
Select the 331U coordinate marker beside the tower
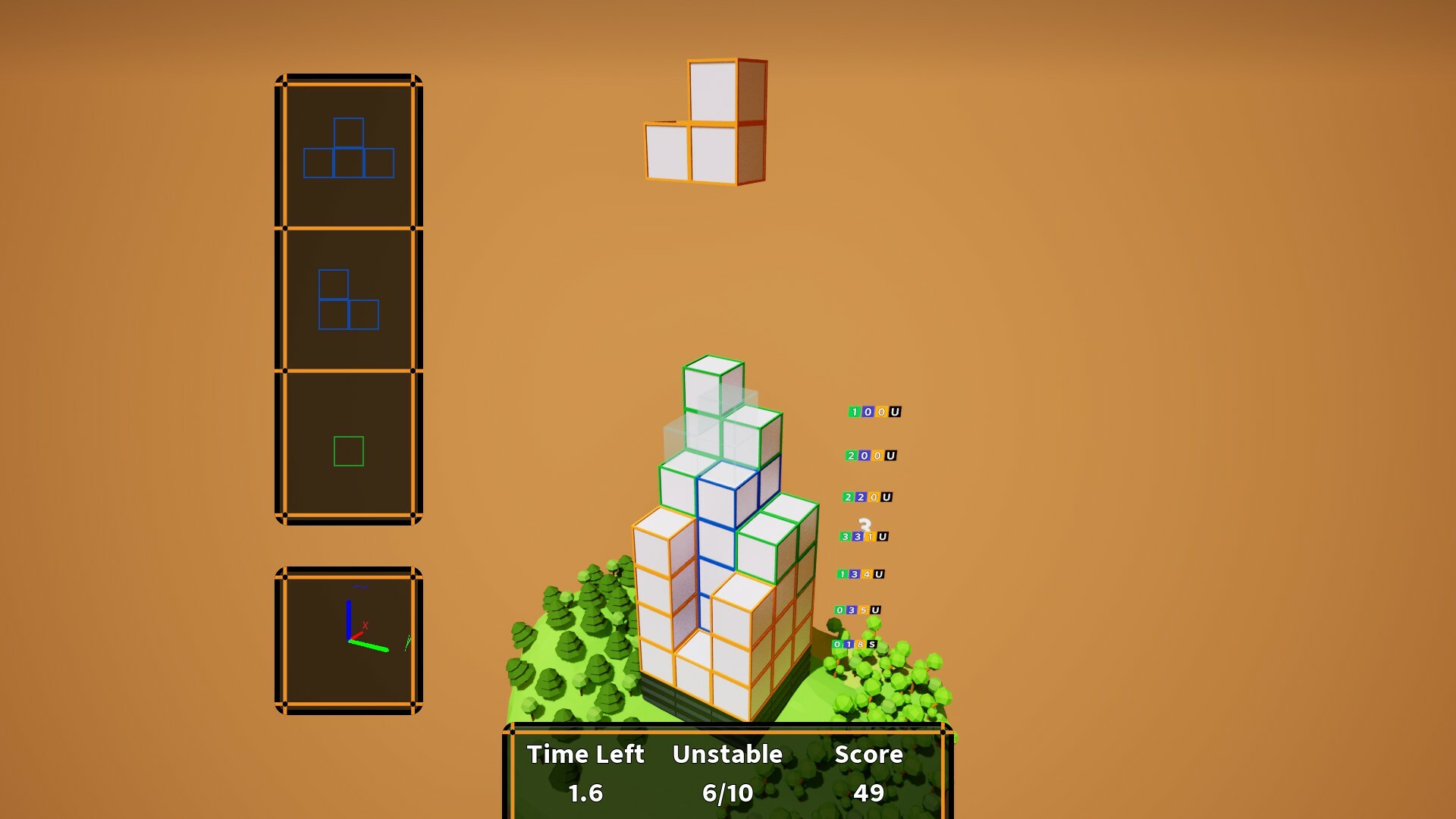pyautogui.click(x=864, y=536)
